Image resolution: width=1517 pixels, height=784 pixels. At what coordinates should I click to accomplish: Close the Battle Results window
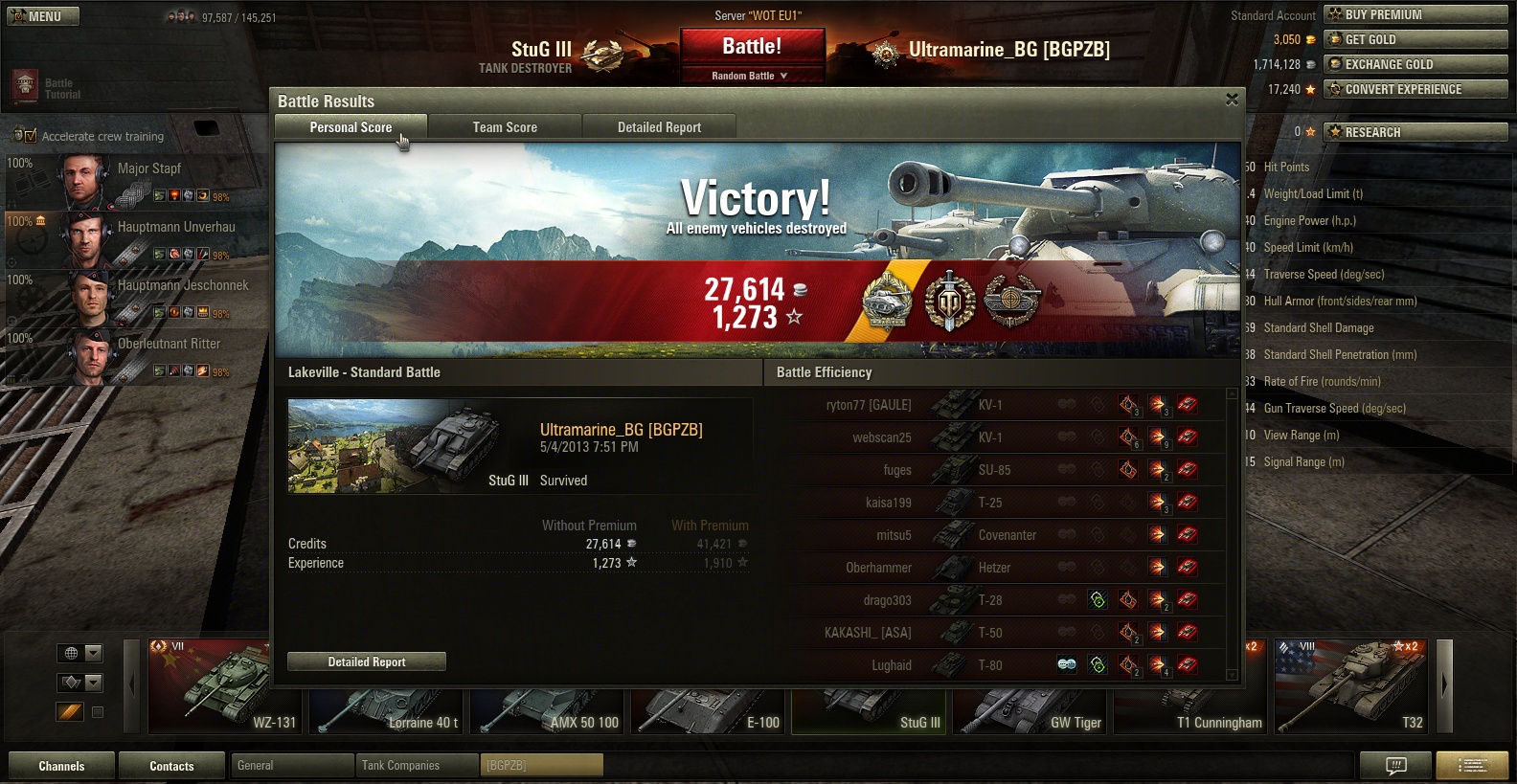coord(1232,100)
